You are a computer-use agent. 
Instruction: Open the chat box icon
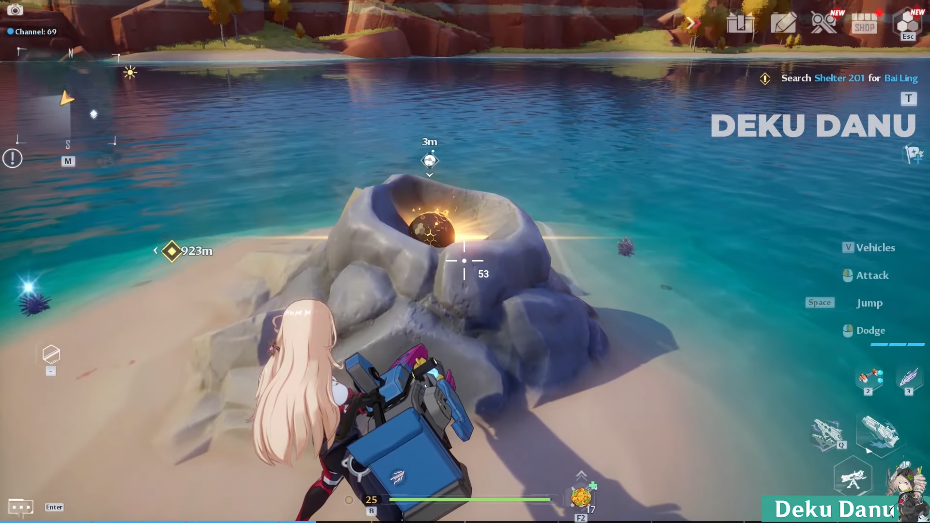tap(21, 507)
